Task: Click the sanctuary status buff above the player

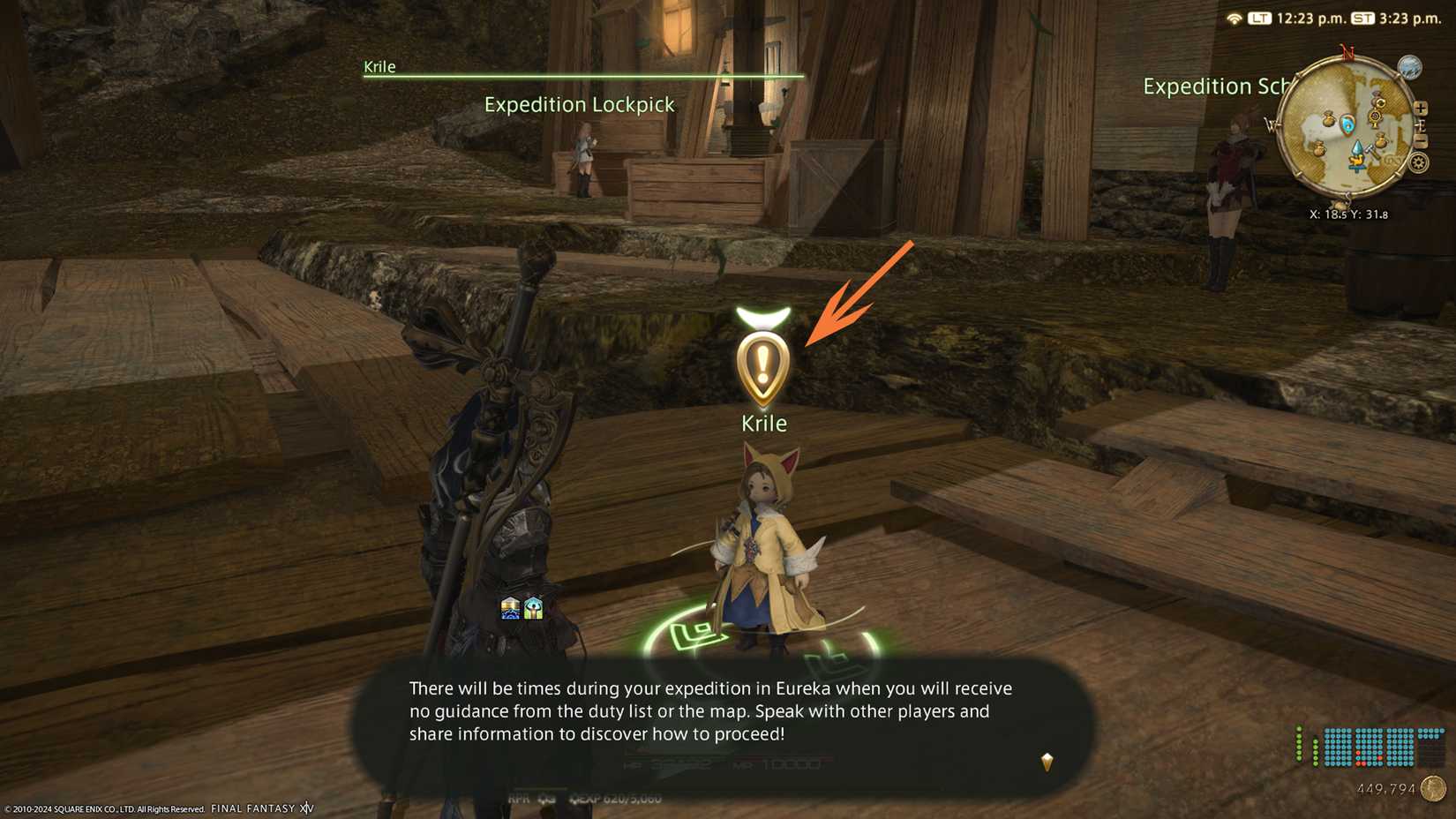Action: 512,608
